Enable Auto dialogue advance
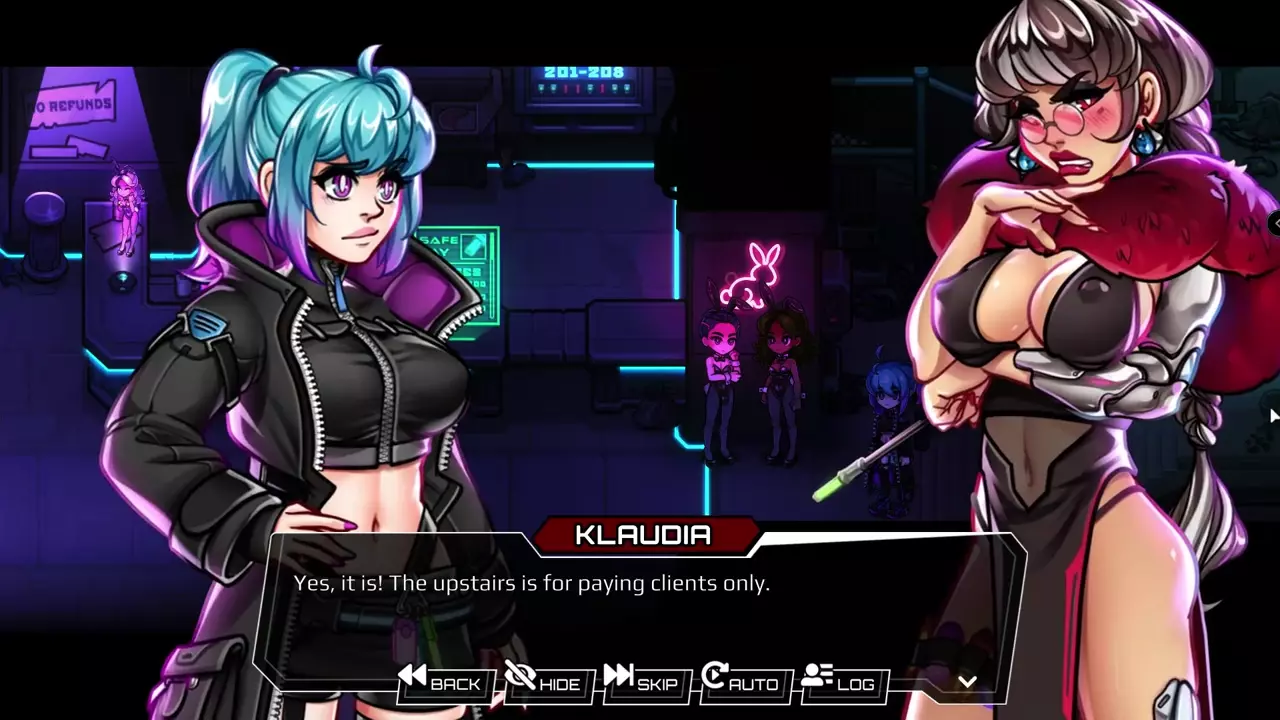 pos(741,682)
